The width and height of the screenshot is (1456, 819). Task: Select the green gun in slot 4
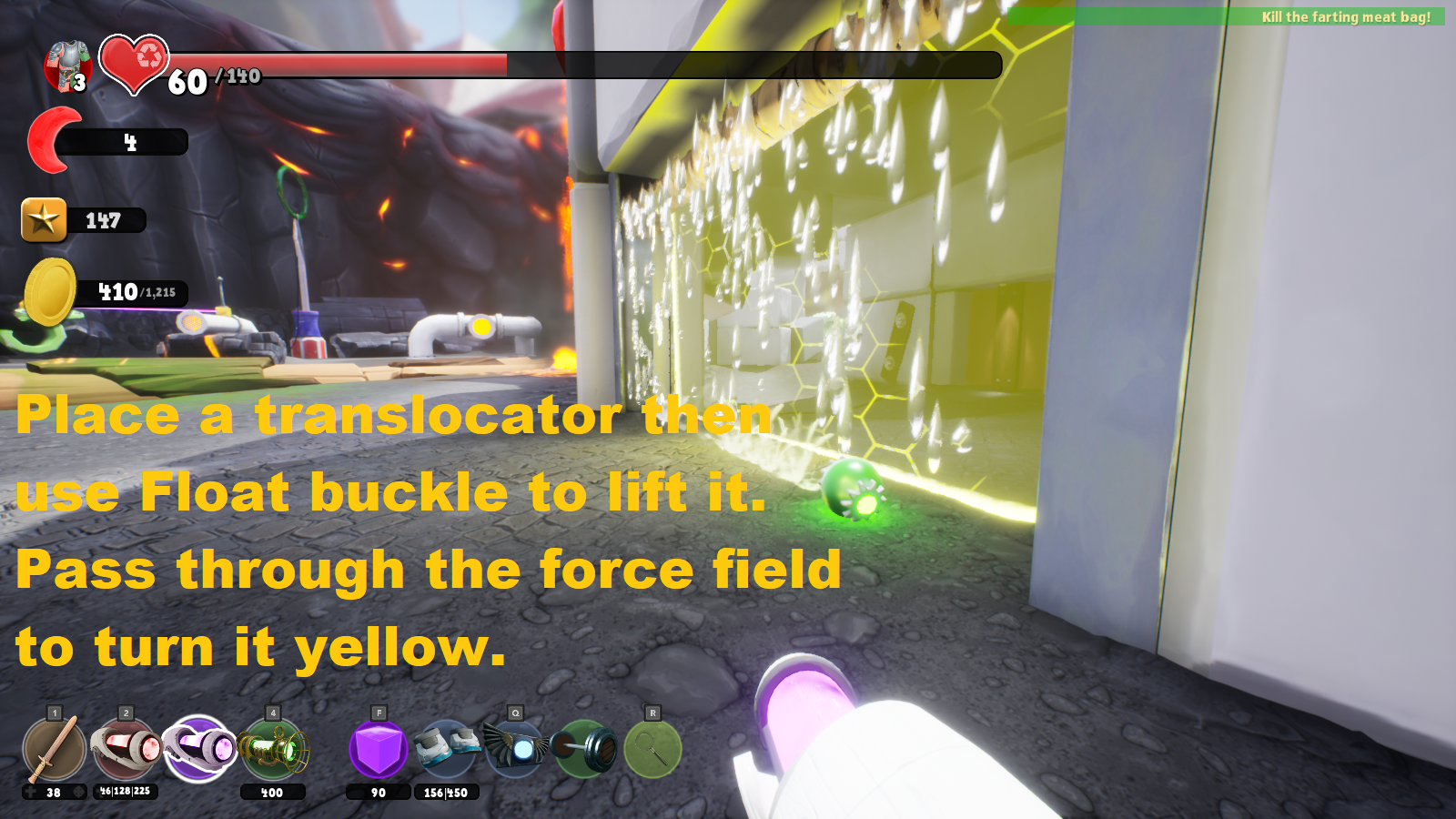270,749
